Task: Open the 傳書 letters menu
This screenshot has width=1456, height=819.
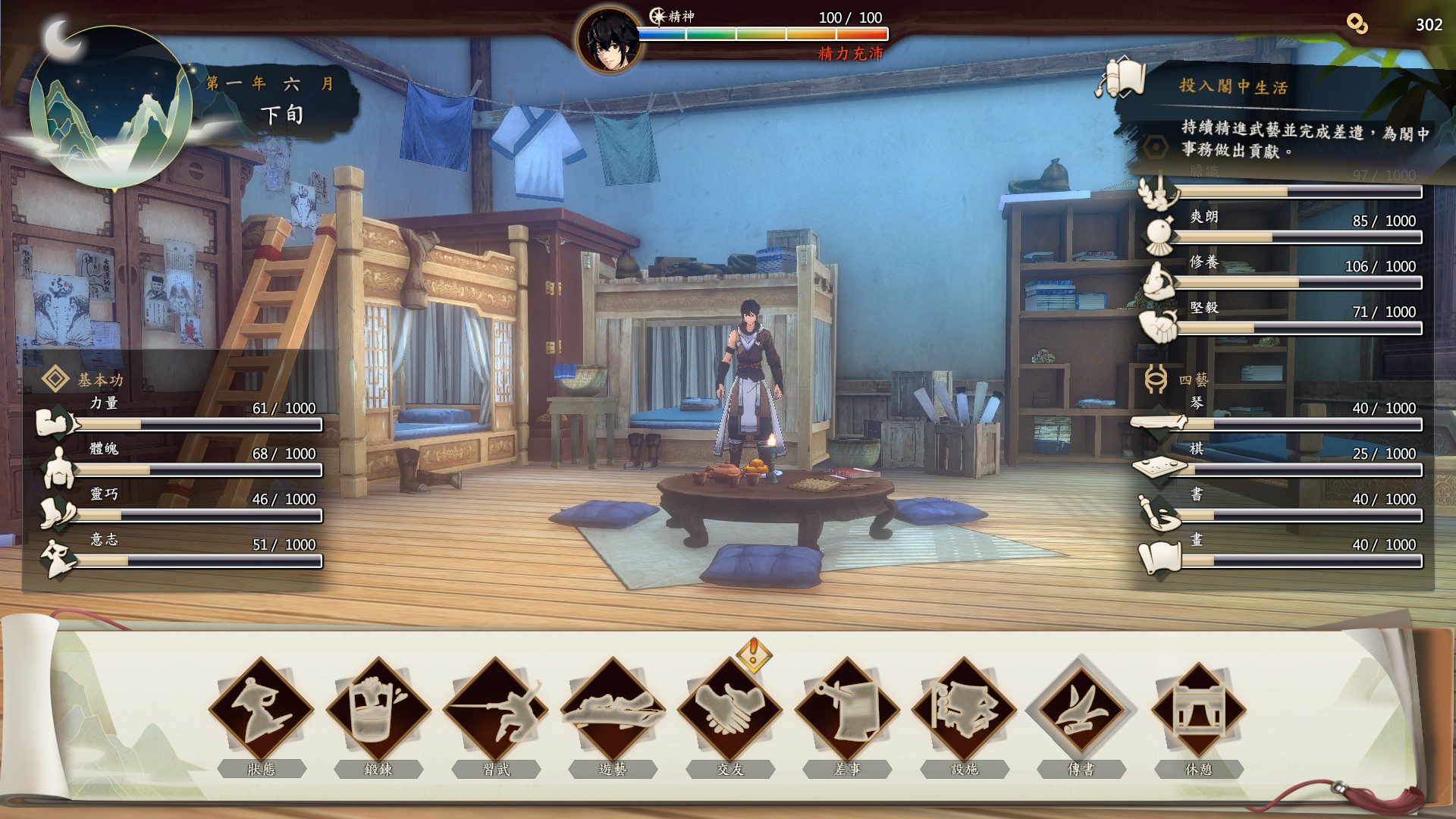Action: (x=1081, y=711)
